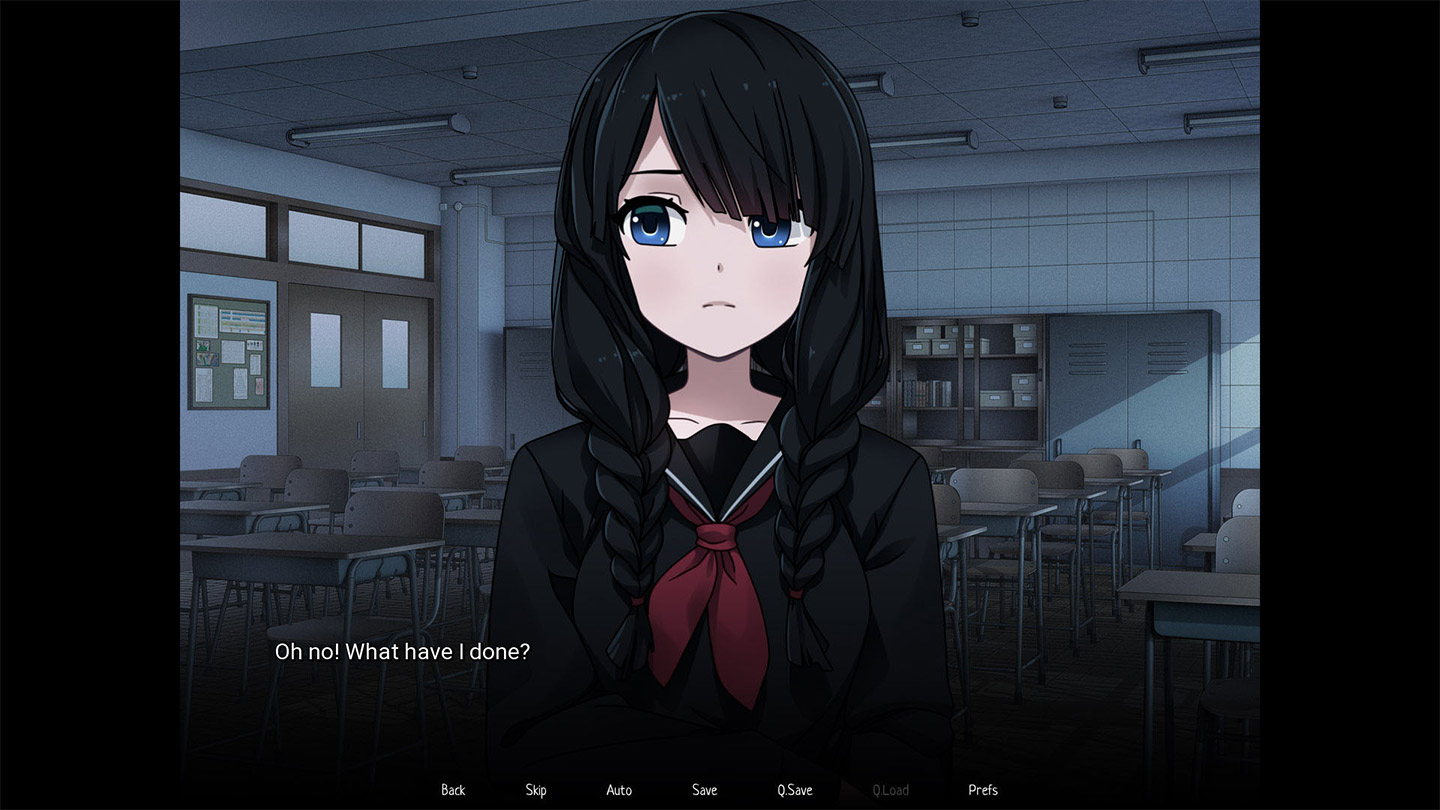The image size is (1440, 810).
Task: Enable Skip mode from the quick menu
Action: [536, 790]
